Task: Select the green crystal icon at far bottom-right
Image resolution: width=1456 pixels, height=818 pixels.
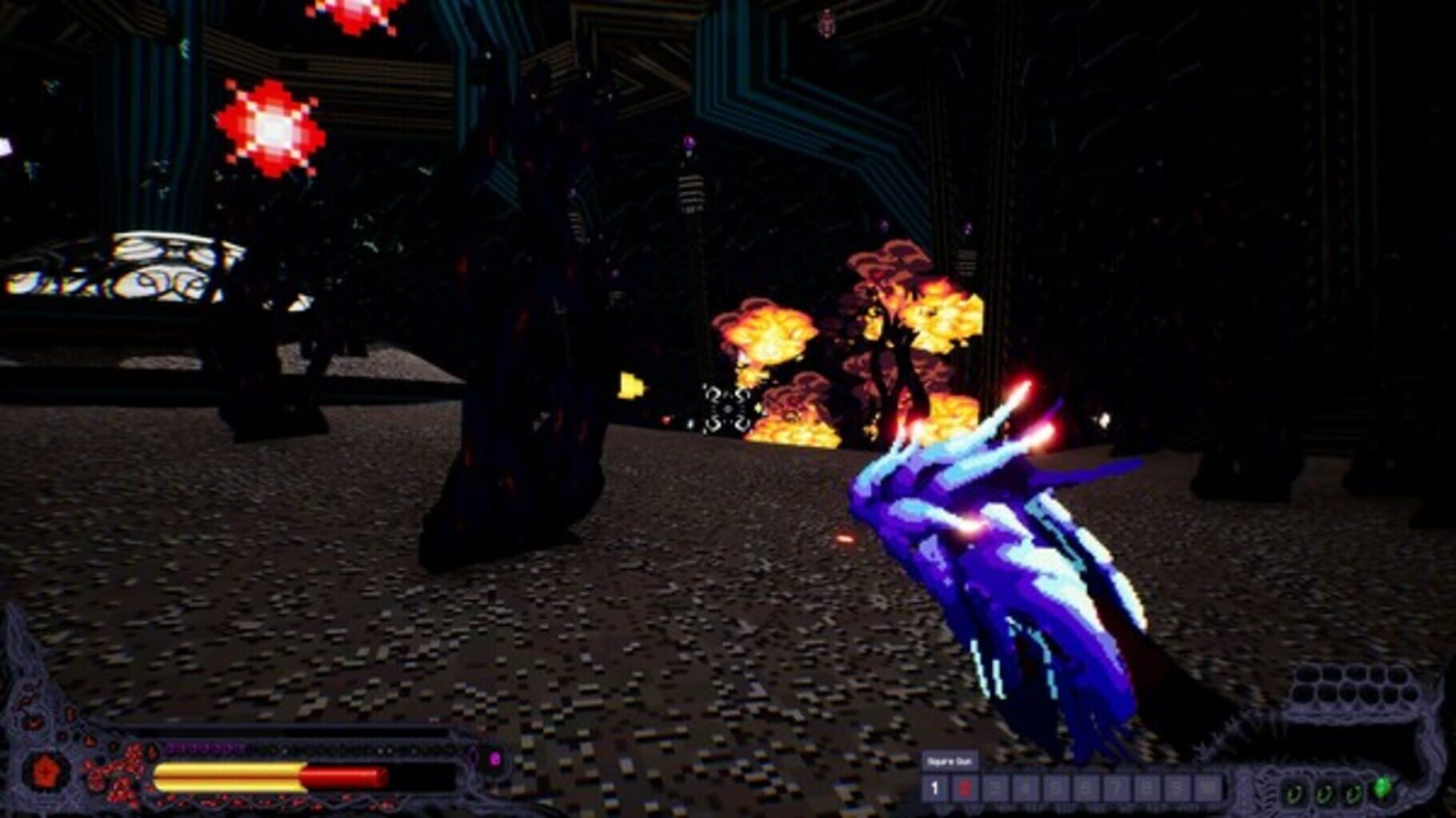Action: pos(1382,786)
